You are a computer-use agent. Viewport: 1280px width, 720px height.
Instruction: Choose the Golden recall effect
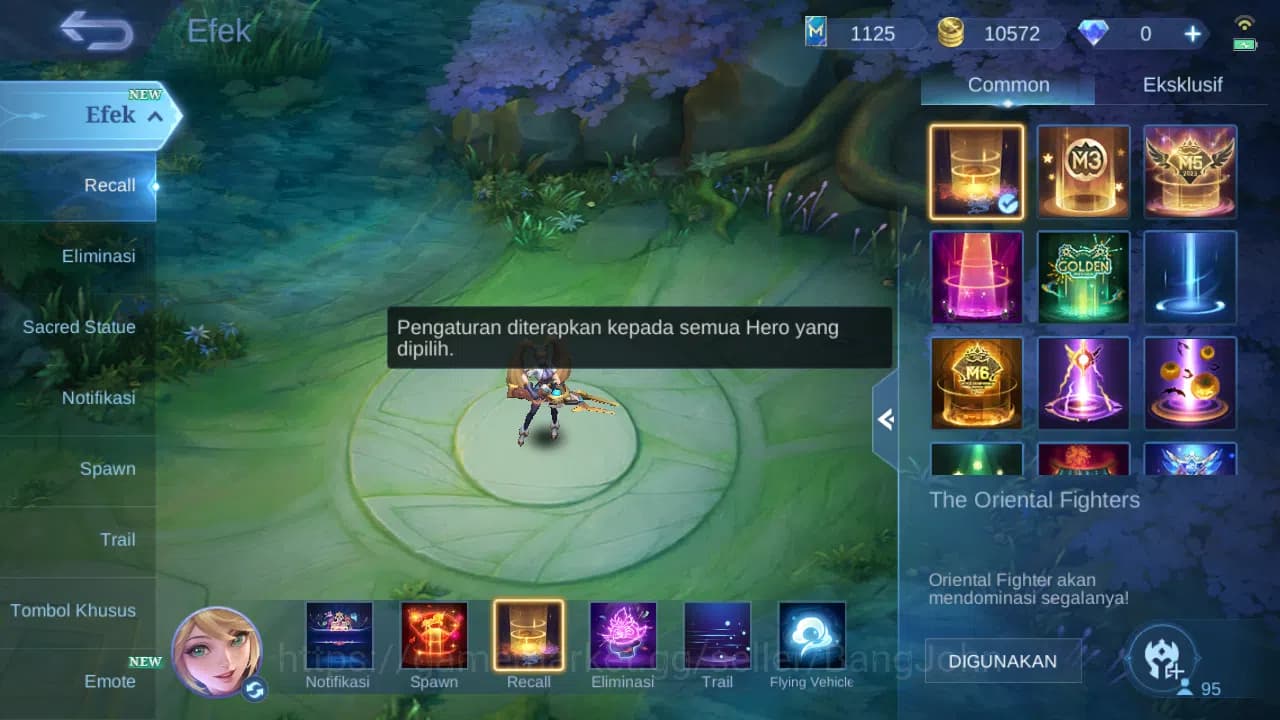(1083, 277)
